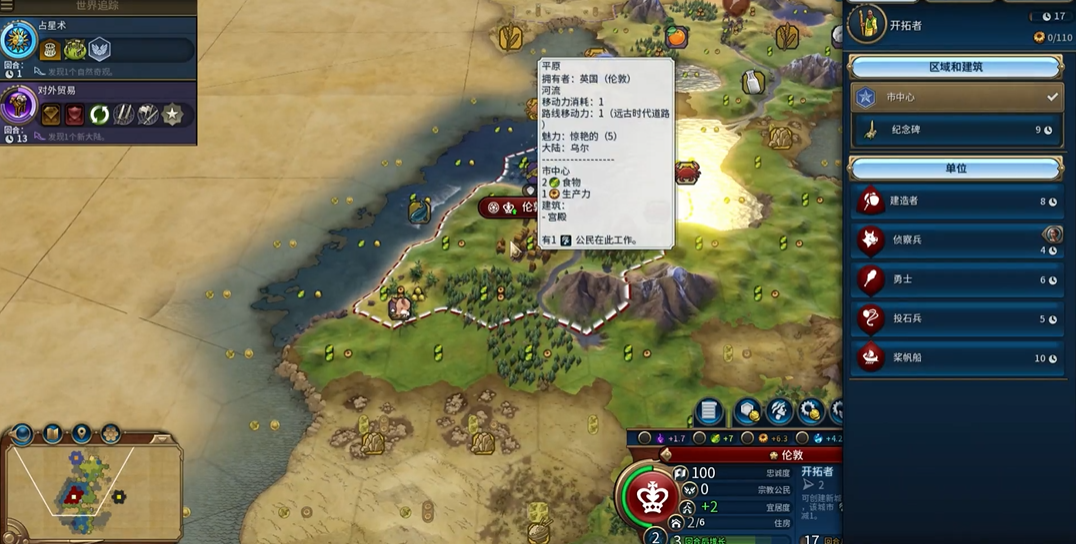Open the city details scroll icon

(x=709, y=411)
